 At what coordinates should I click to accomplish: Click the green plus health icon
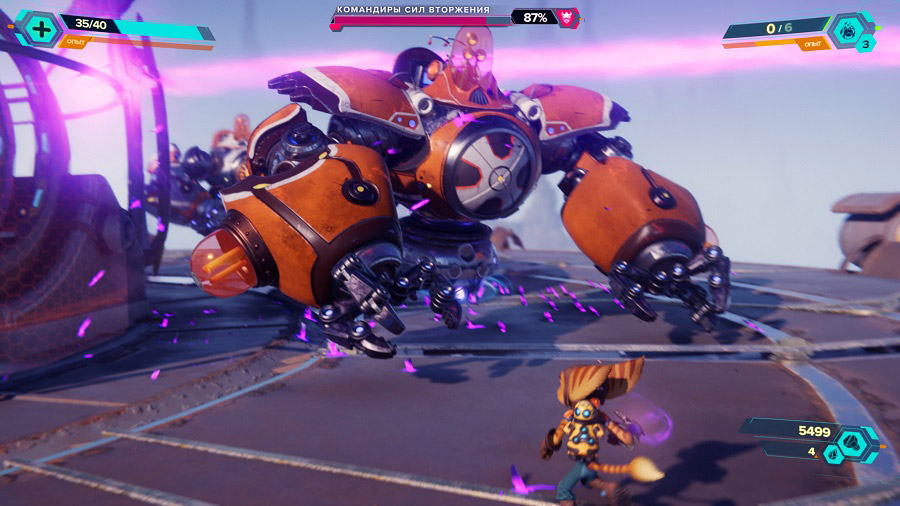tap(40, 28)
